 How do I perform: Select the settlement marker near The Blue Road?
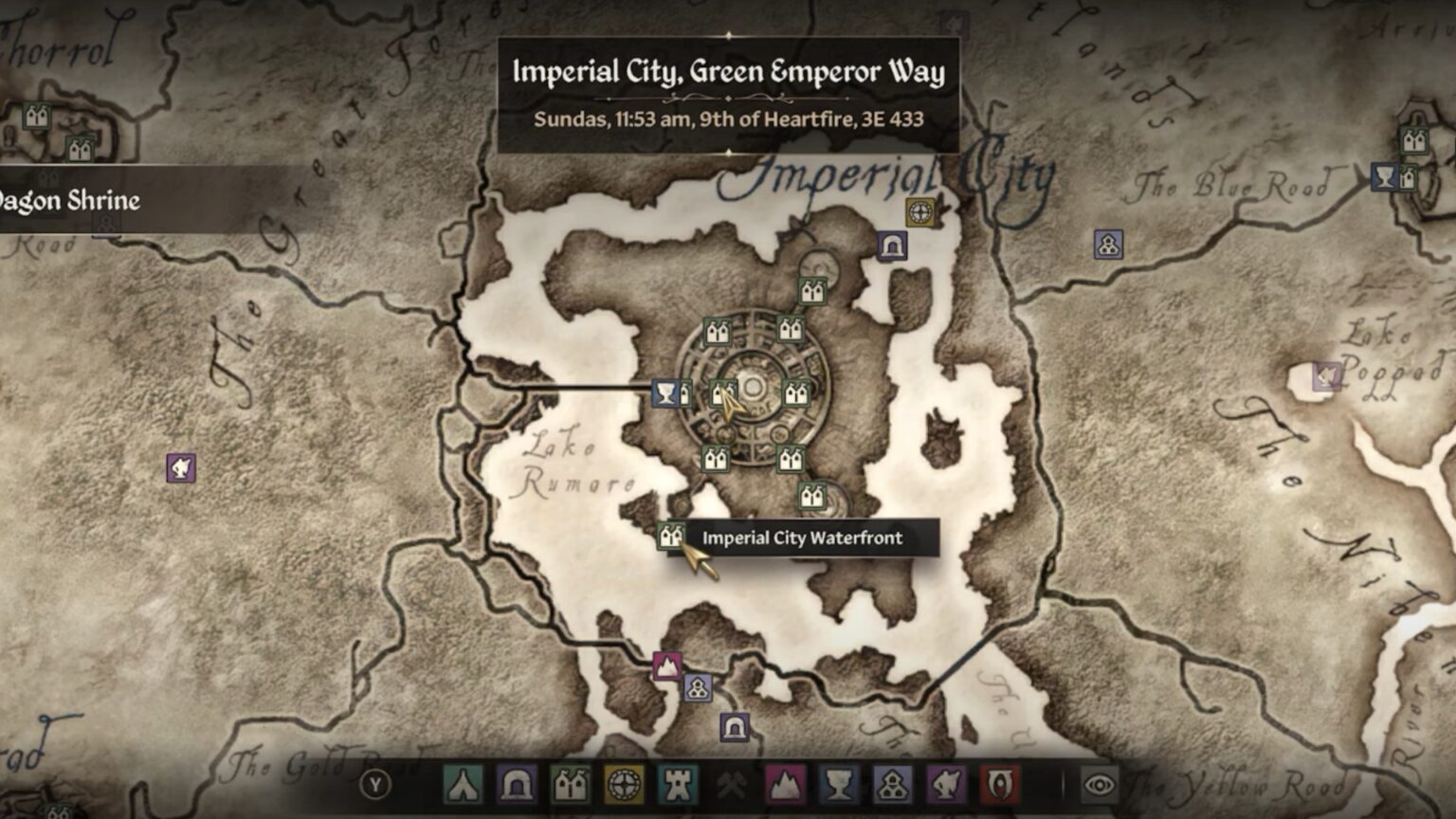(1108, 245)
